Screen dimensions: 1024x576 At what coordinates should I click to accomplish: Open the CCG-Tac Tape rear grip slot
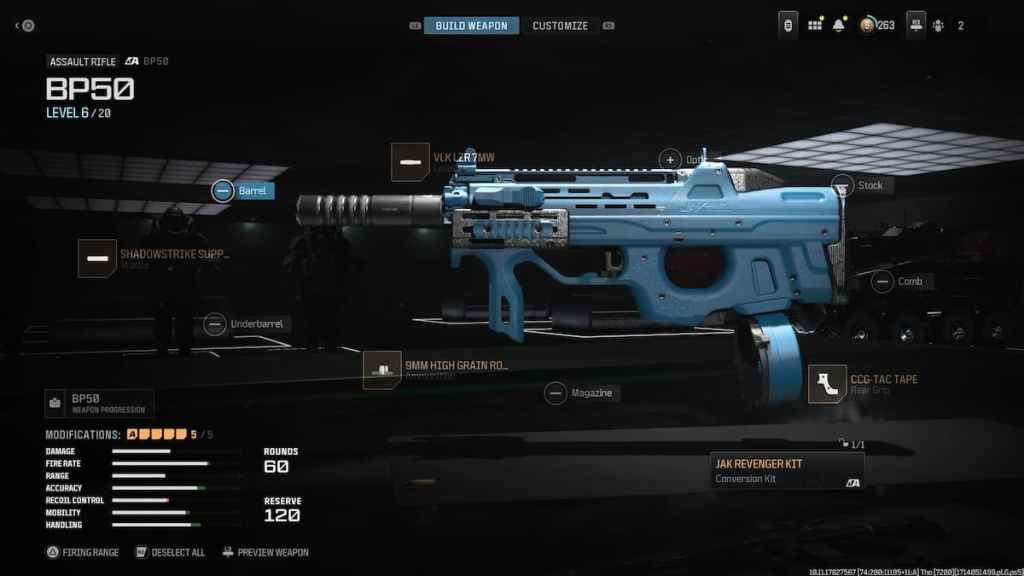point(828,384)
